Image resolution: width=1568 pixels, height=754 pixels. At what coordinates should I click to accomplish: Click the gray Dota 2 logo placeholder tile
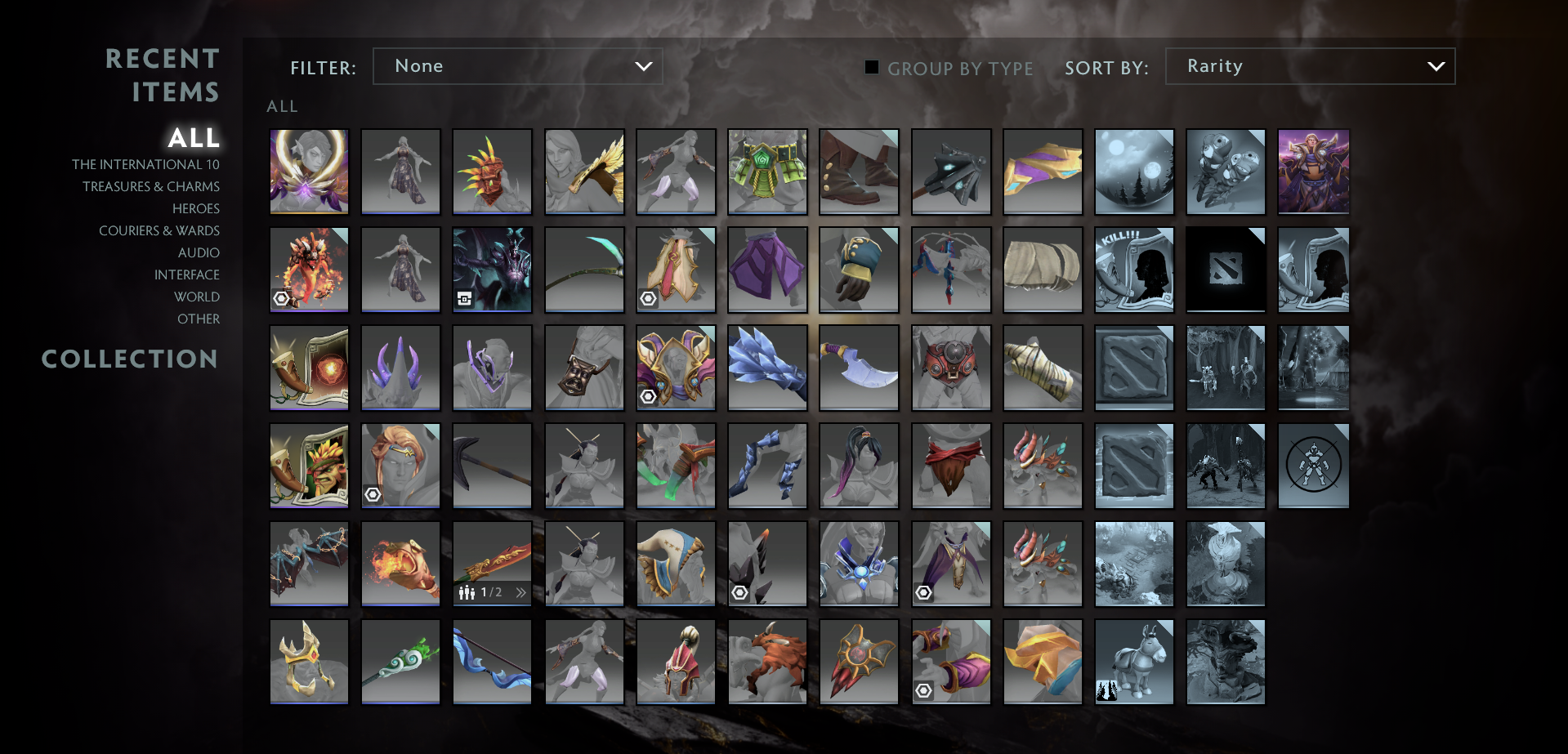[x=1134, y=368]
